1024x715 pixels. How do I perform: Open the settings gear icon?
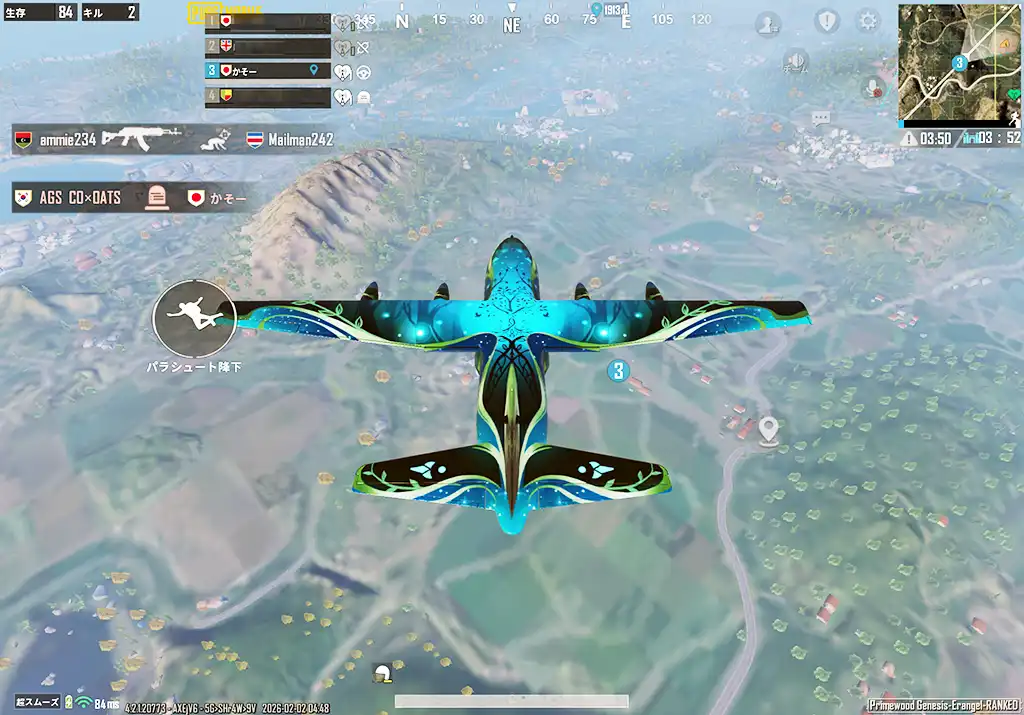click(868, 21)
